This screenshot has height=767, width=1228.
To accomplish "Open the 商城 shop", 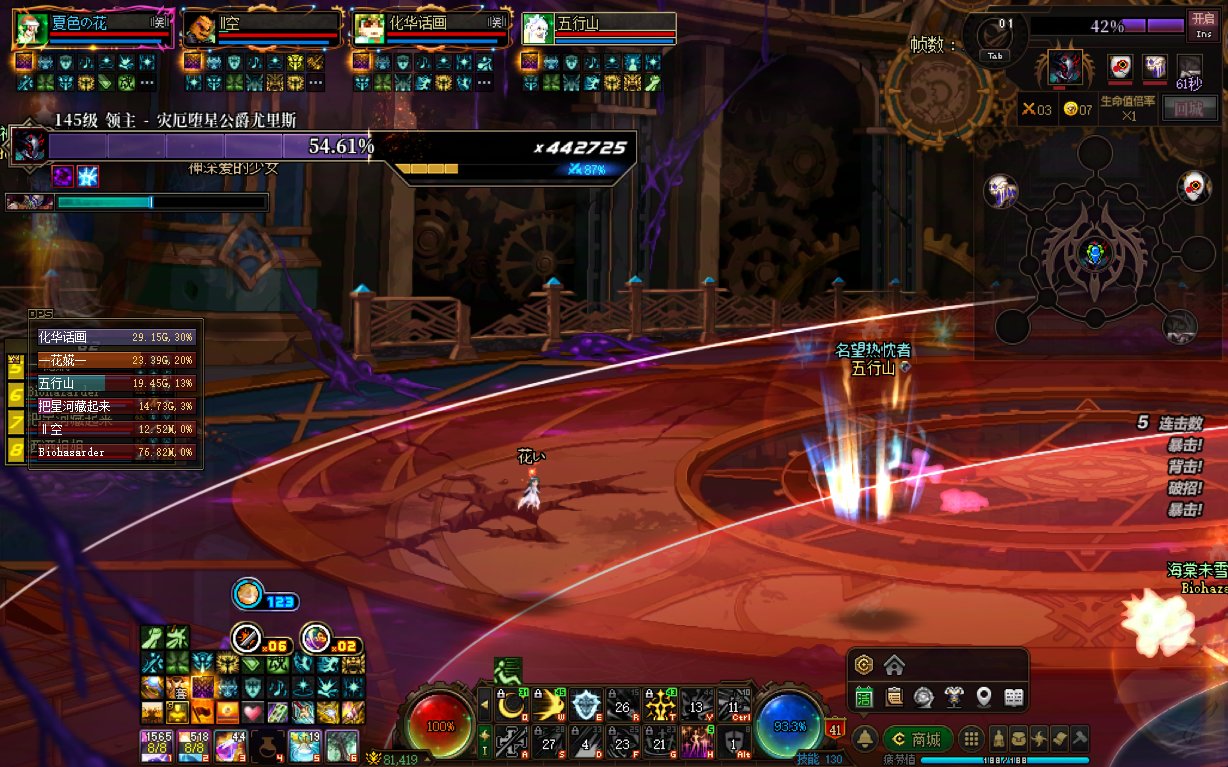I will pyautogui.click(x=917, y=740).
